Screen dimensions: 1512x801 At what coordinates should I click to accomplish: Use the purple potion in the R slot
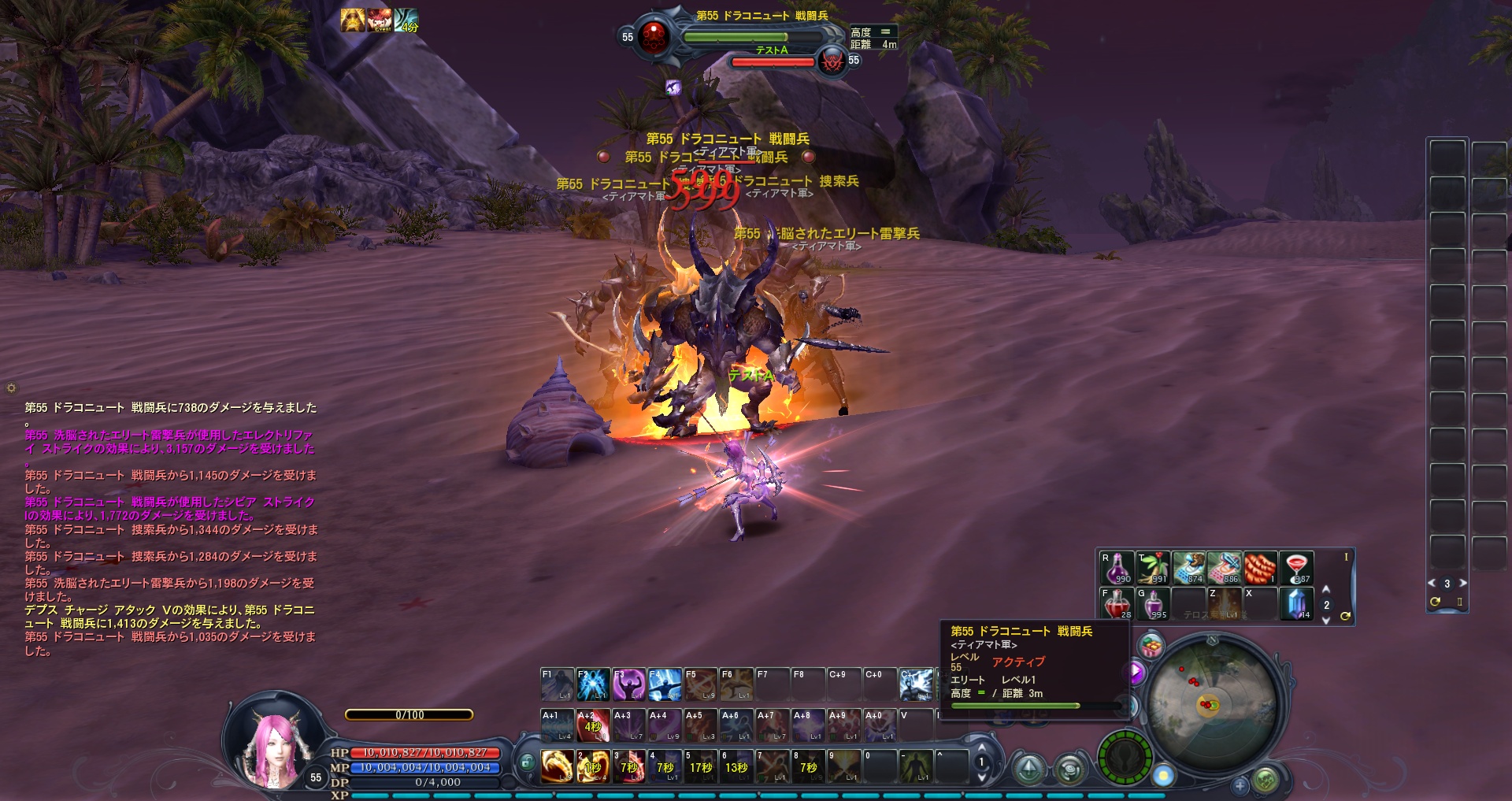point(1117,568)
